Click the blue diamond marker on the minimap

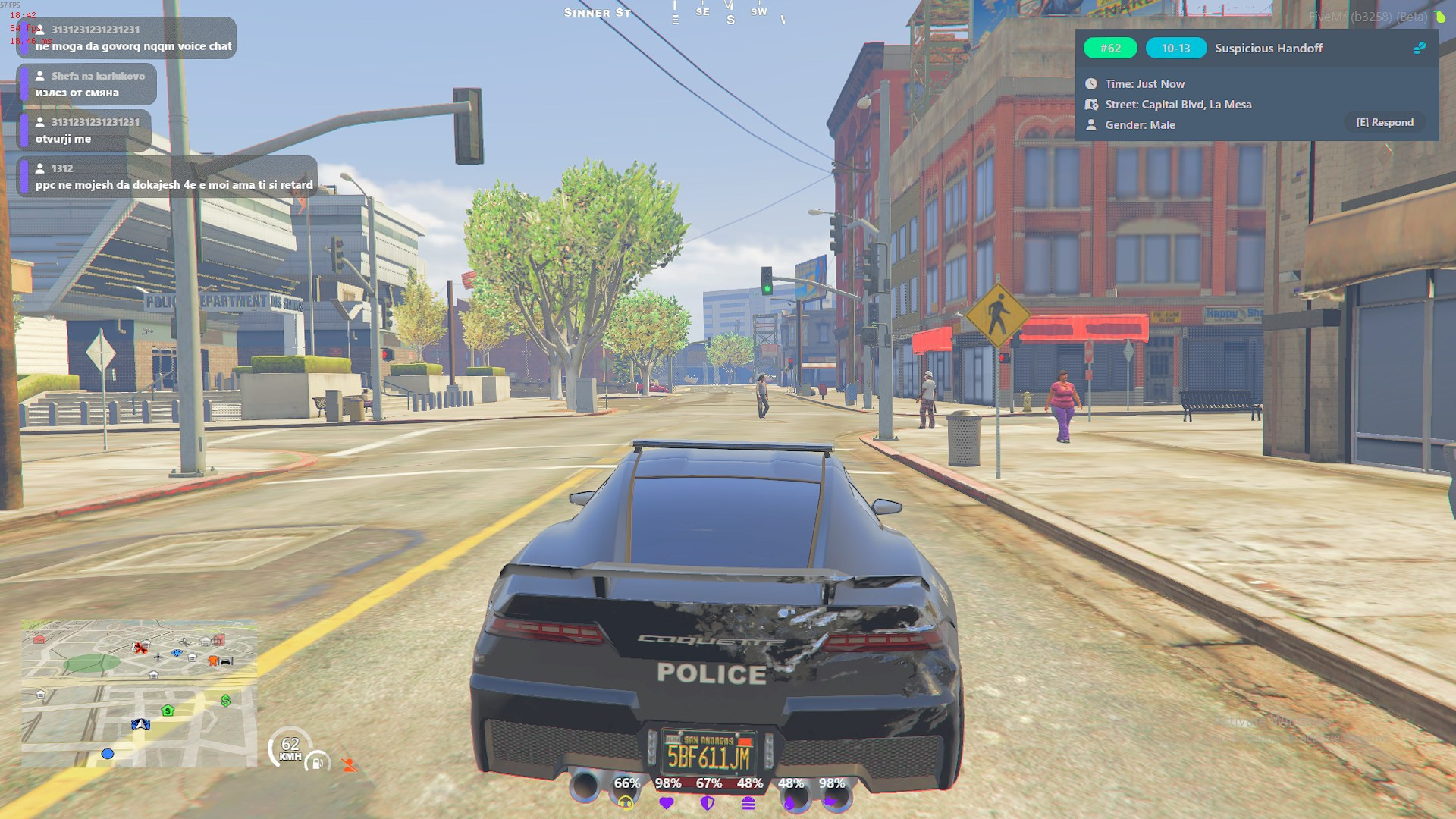[x=177, y=653]
